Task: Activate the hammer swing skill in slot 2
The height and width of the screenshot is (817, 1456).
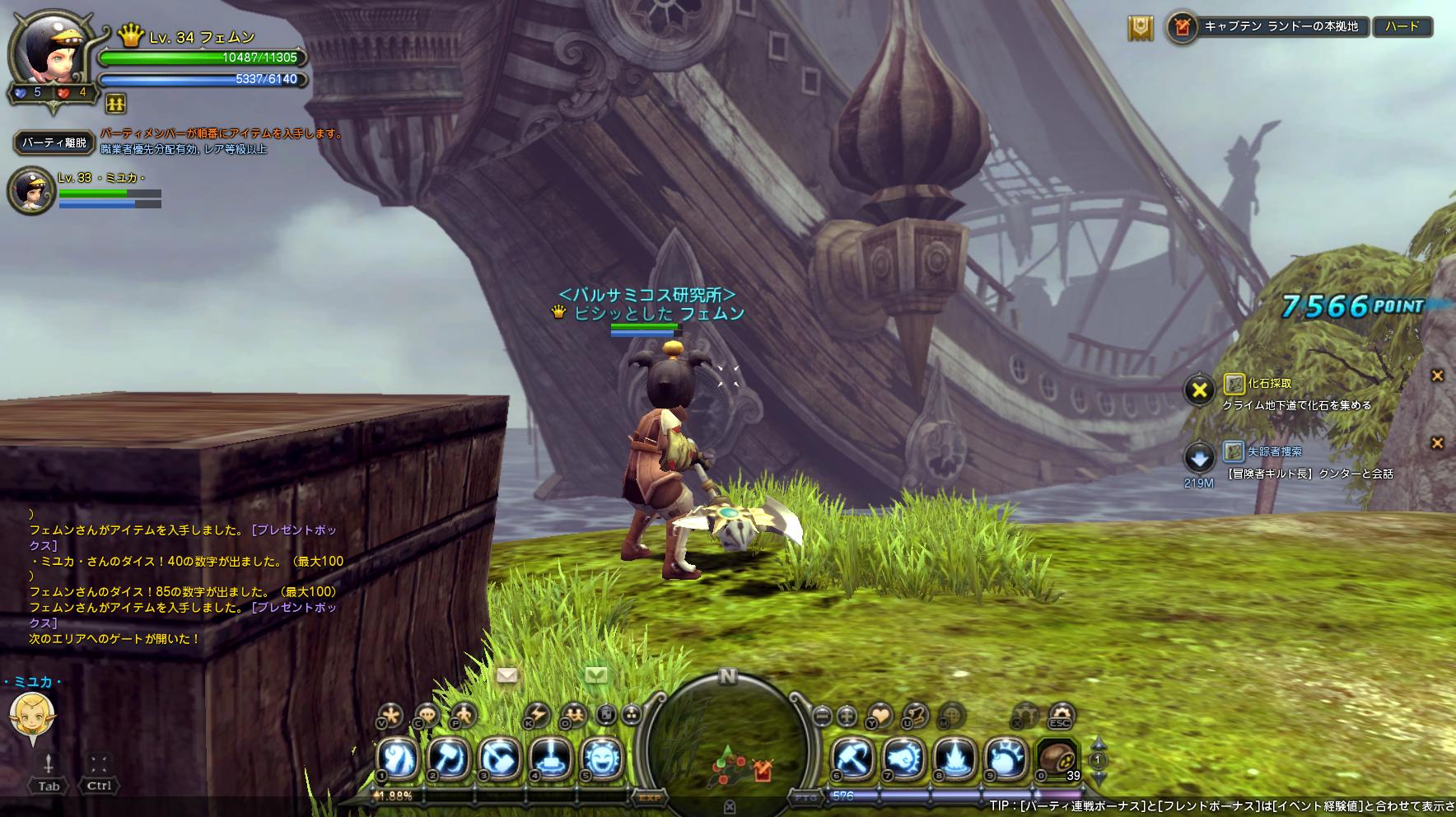Action: (x=450, y=757)
